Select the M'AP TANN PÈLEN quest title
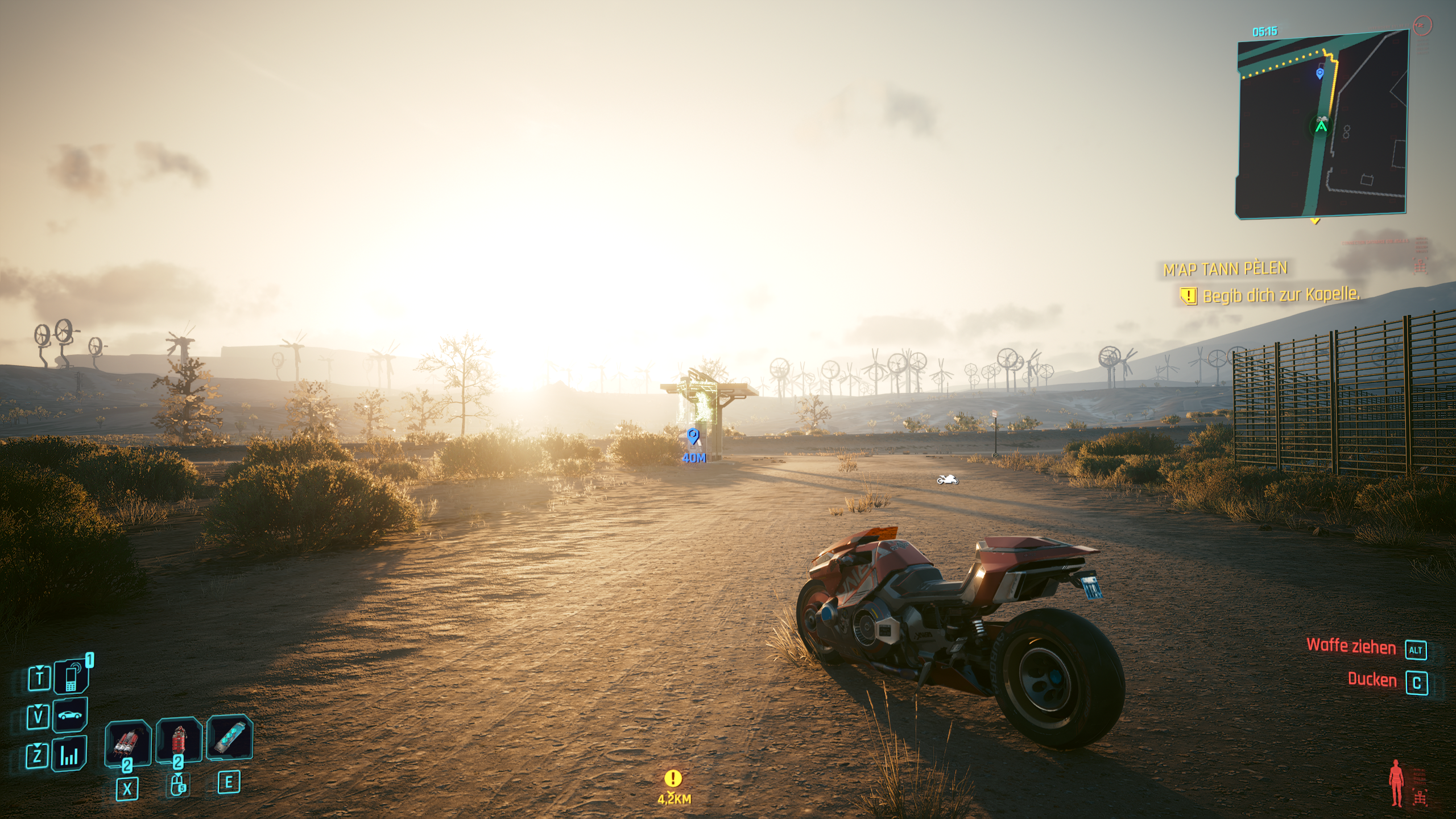The image size is (1456, 819). coord(1225,269)
